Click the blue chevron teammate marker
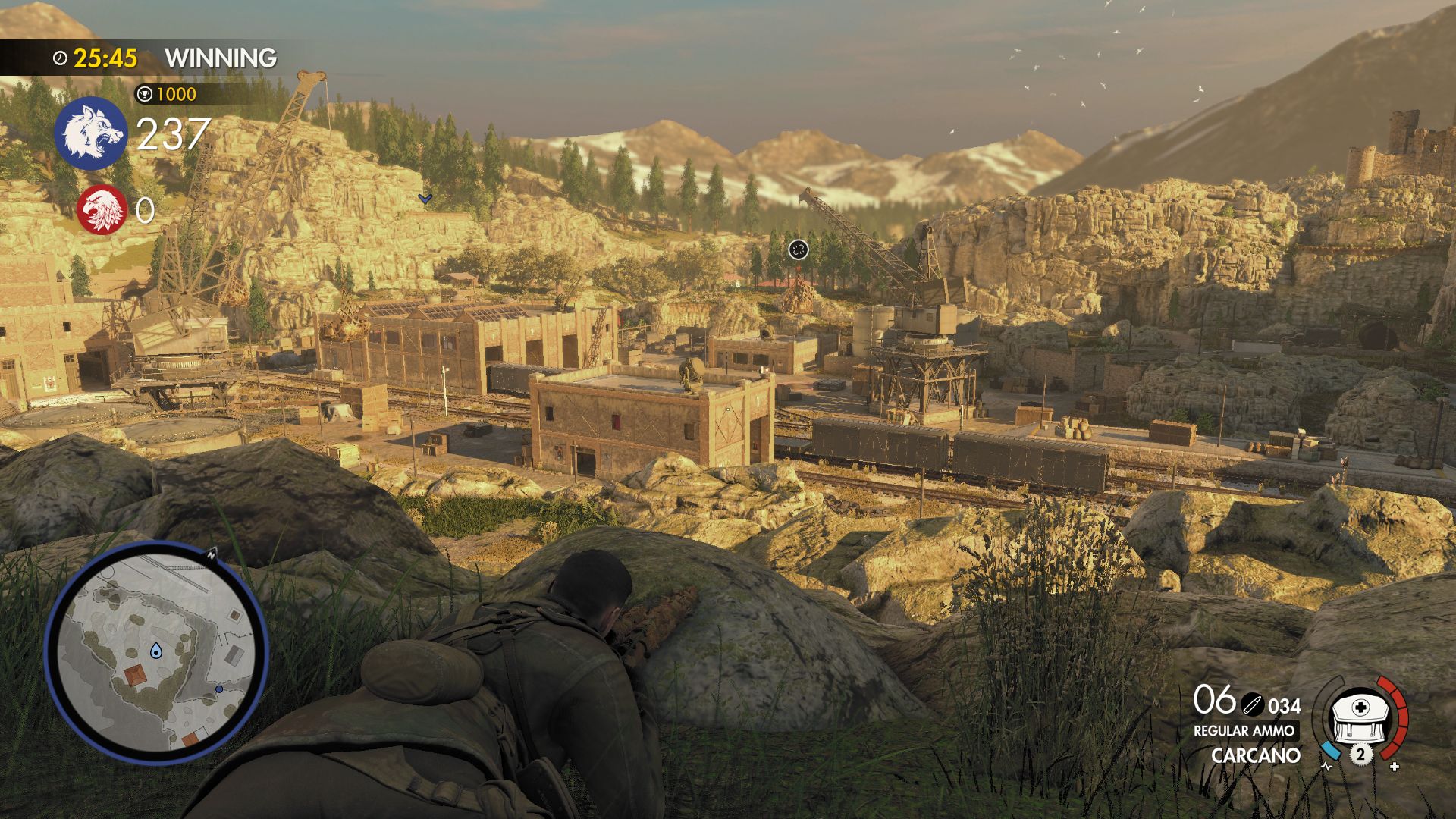The height and width of the screenshot is (819, 1456). click(x=425, y=199)
